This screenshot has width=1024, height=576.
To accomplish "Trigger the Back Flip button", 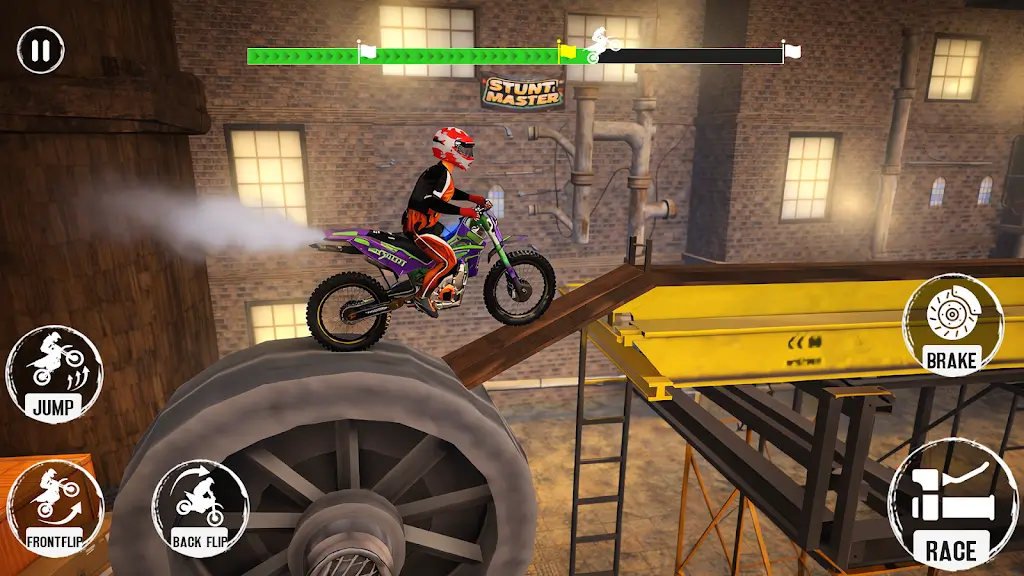I will coord(200,507).
